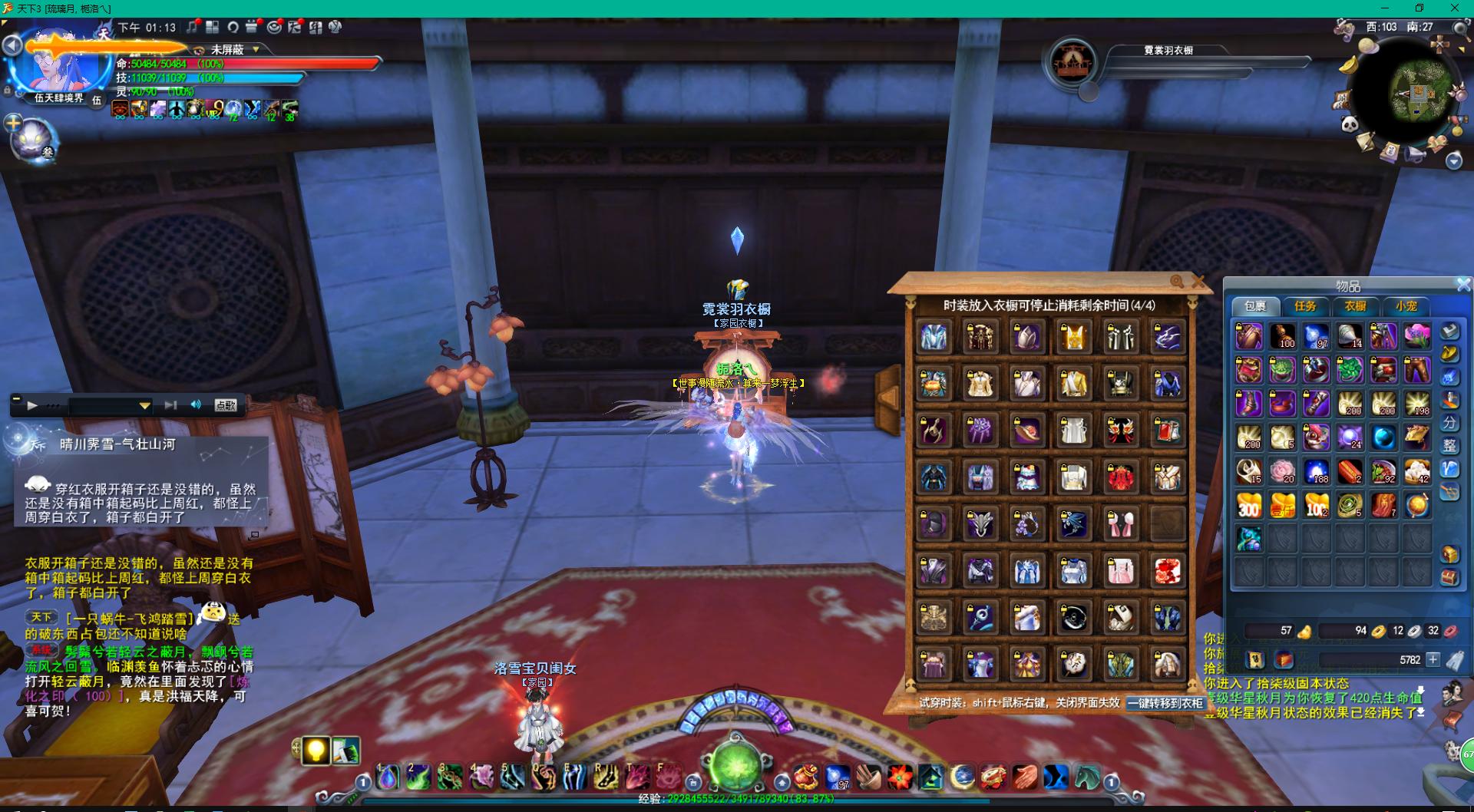Open the 未屏蔽 dropdown

coord(256,49)
